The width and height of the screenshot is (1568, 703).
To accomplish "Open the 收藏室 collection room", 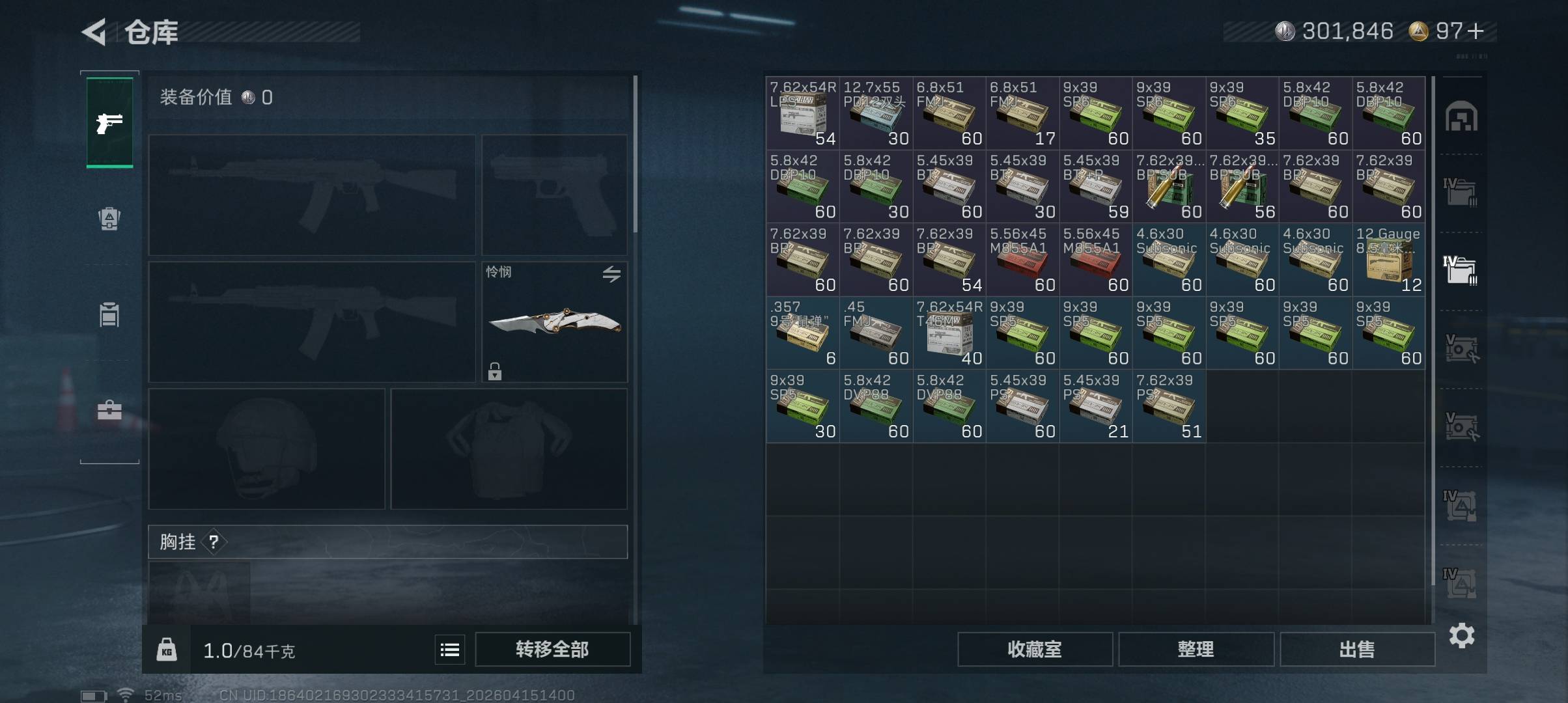I will pos(1034,649).
